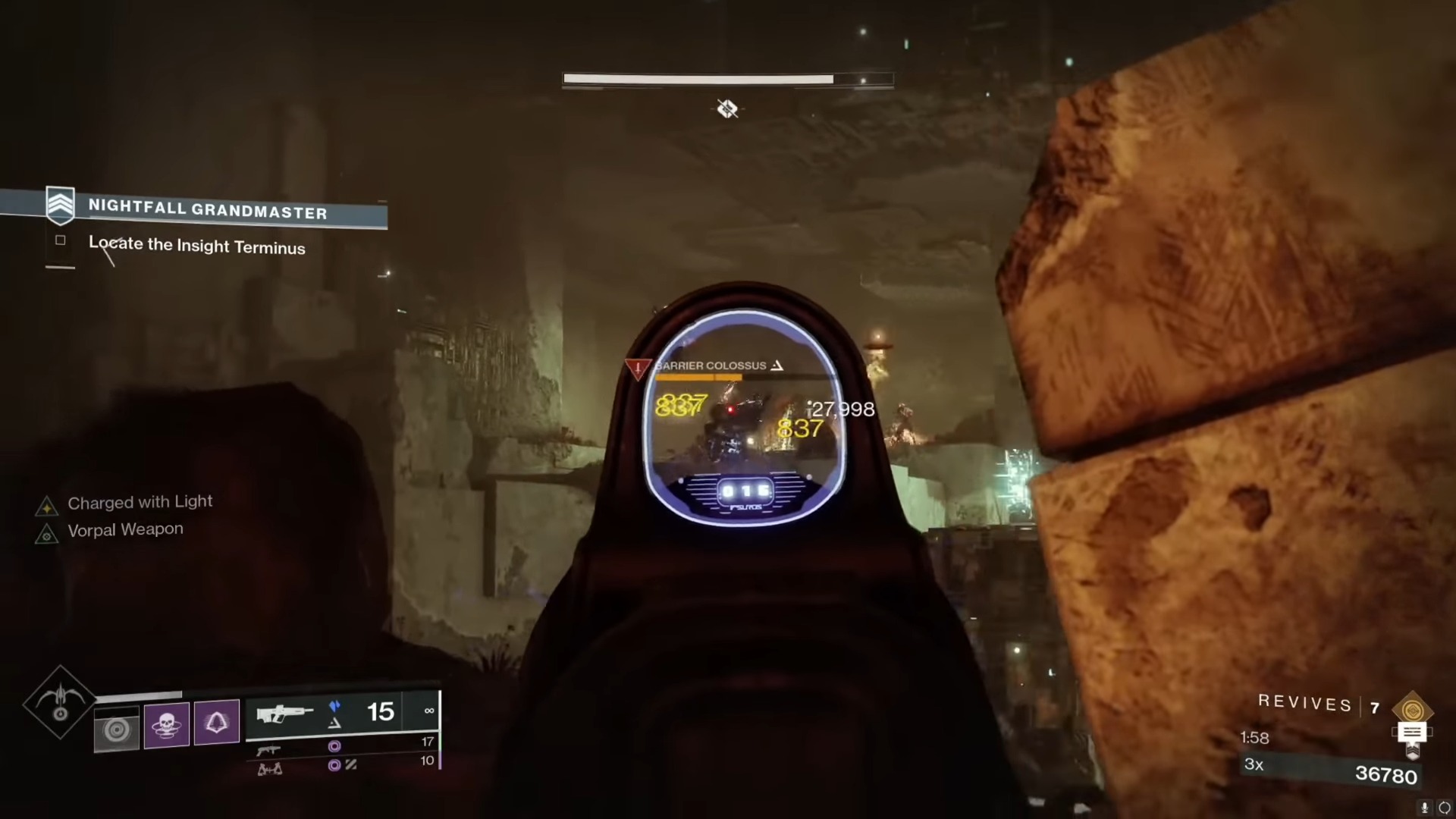Click the Charged with Light buff text
The height and width of the screenshot is (819, 1456).
(x=140, y=502)
